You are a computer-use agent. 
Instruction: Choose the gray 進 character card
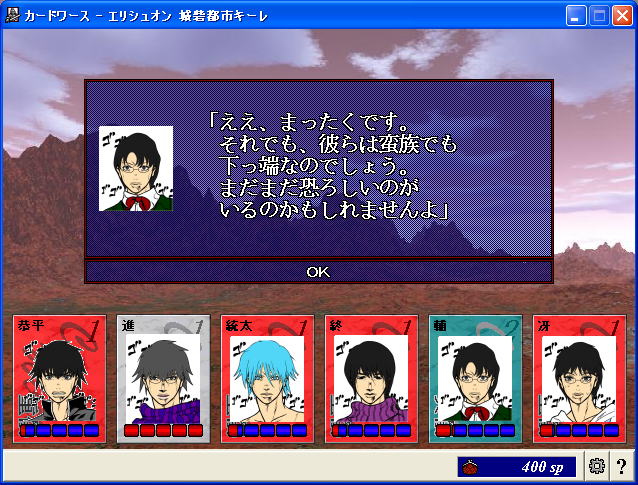click(163, 378)
